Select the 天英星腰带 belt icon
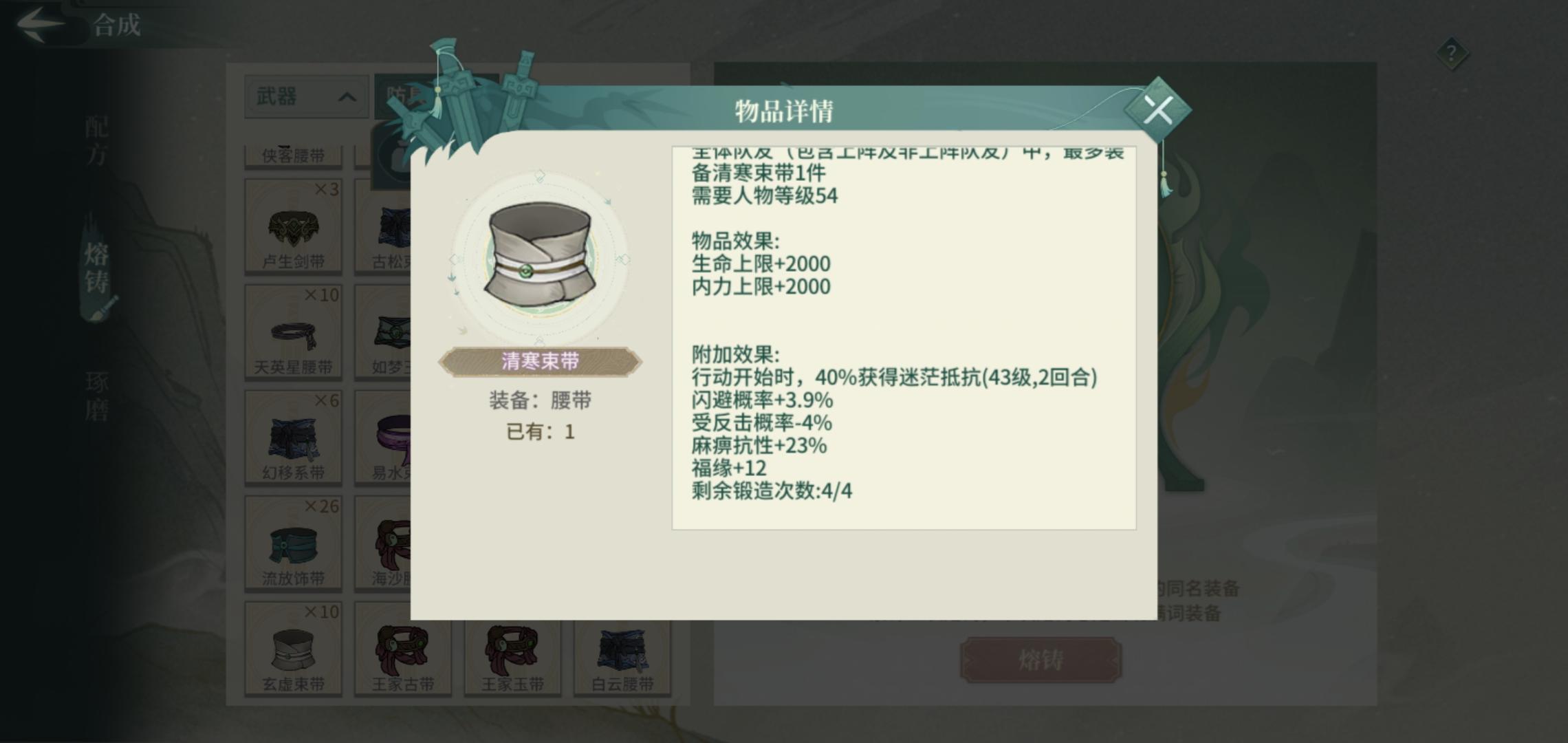 coord(294,332)
